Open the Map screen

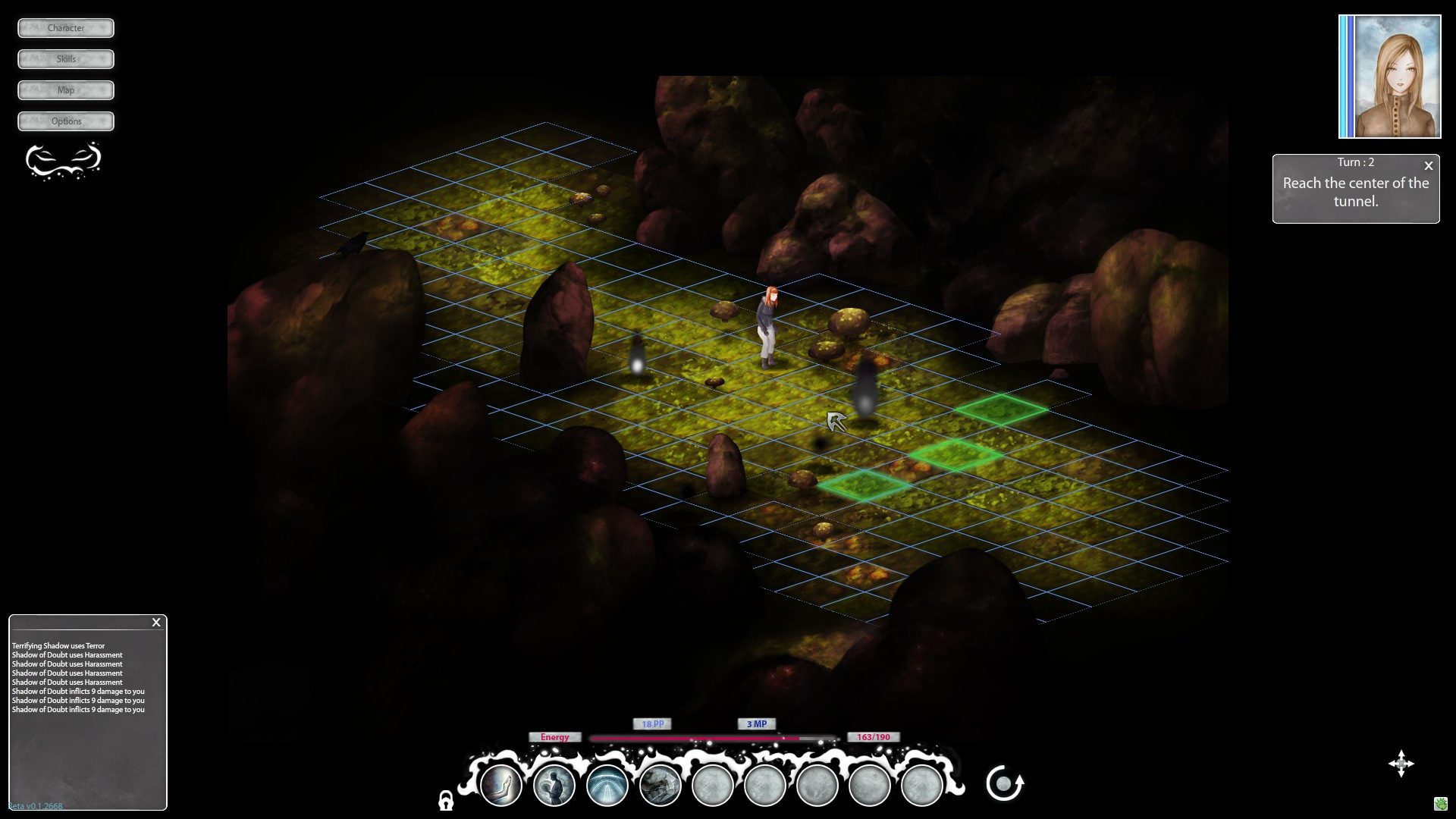tap(66, 90)
